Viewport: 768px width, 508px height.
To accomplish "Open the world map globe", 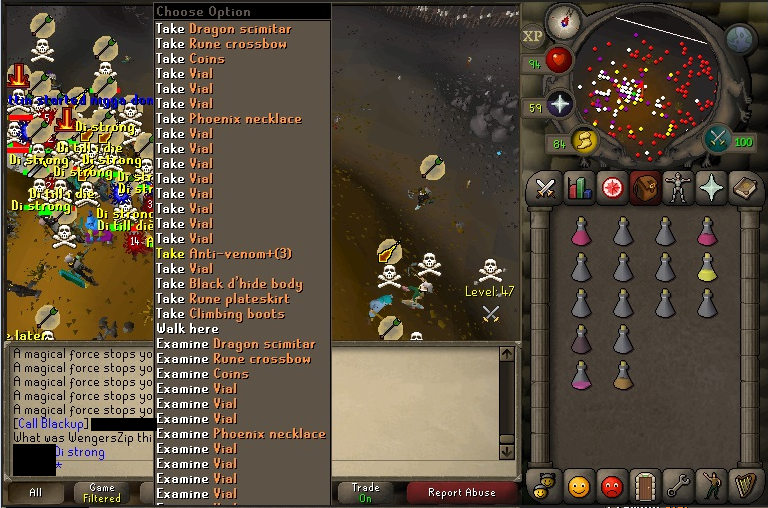I will pyautogui.click(x=740, y=38).
